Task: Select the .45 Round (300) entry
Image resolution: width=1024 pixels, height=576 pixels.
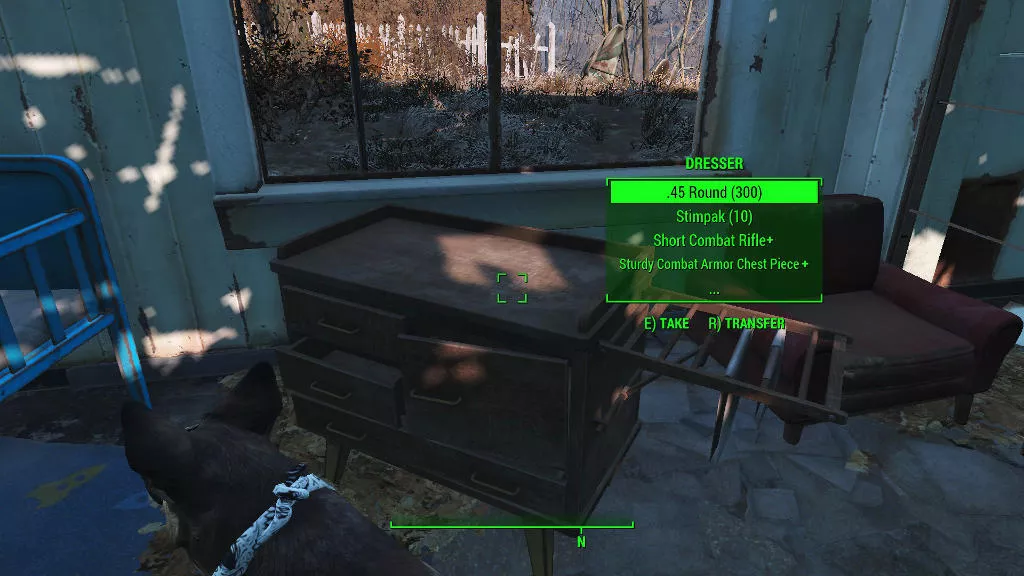Action: click(x=714, y=192)
